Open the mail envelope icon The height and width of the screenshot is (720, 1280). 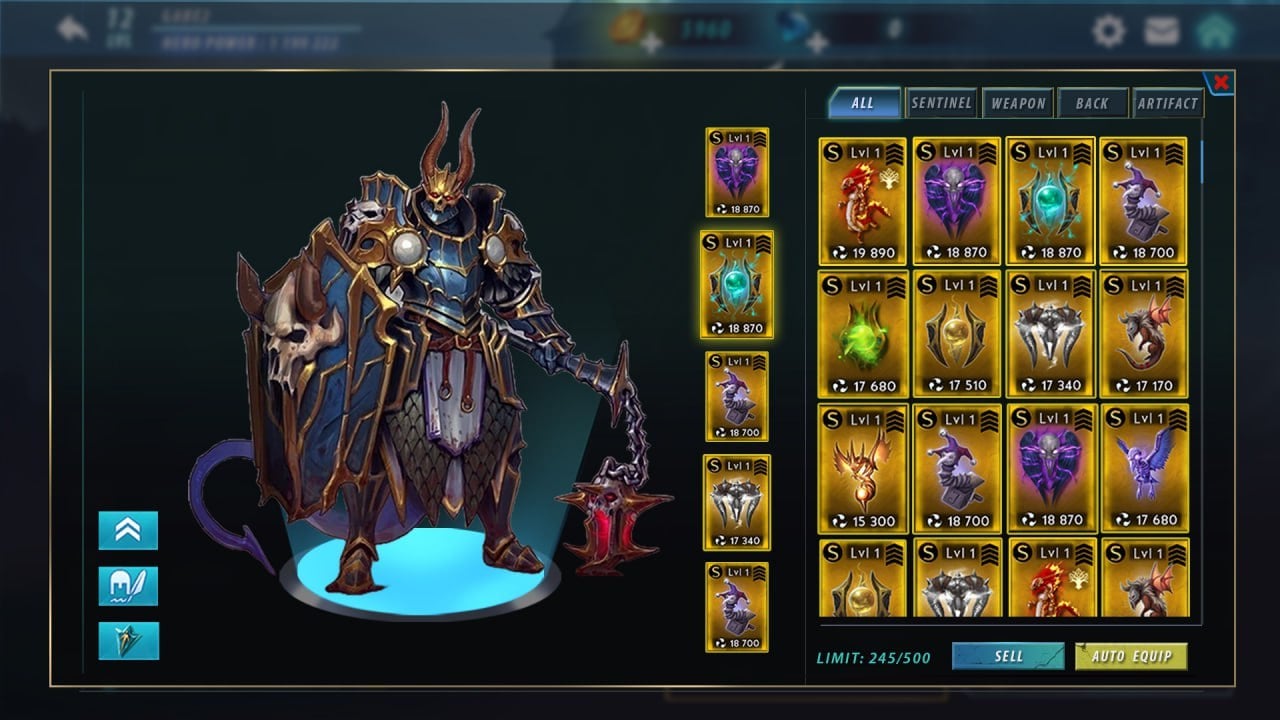[1161, 31]
